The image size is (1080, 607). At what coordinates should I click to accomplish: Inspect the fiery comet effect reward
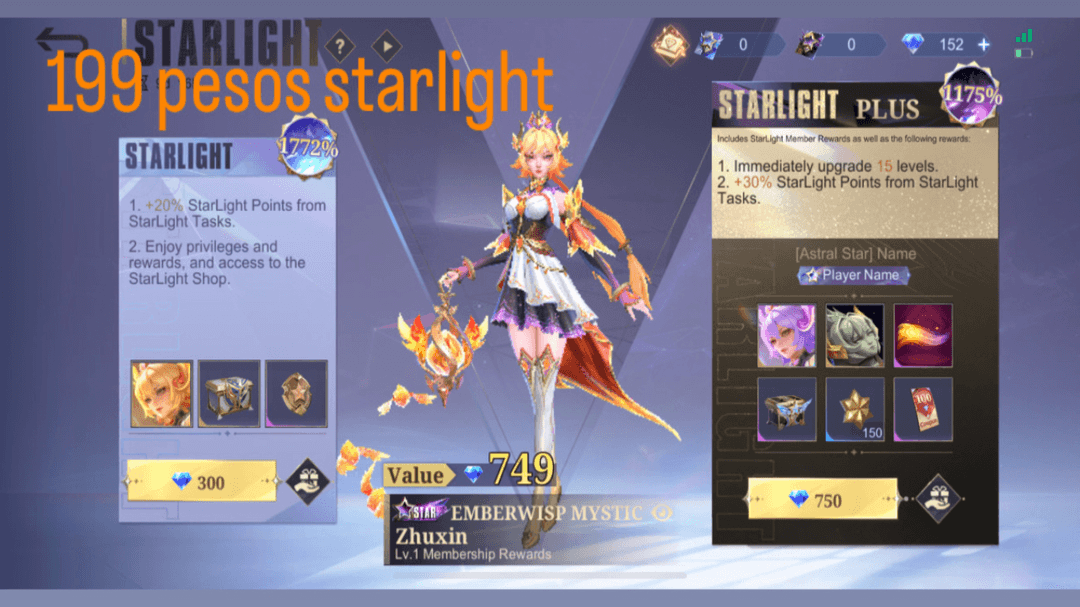[x=922, y=335]
